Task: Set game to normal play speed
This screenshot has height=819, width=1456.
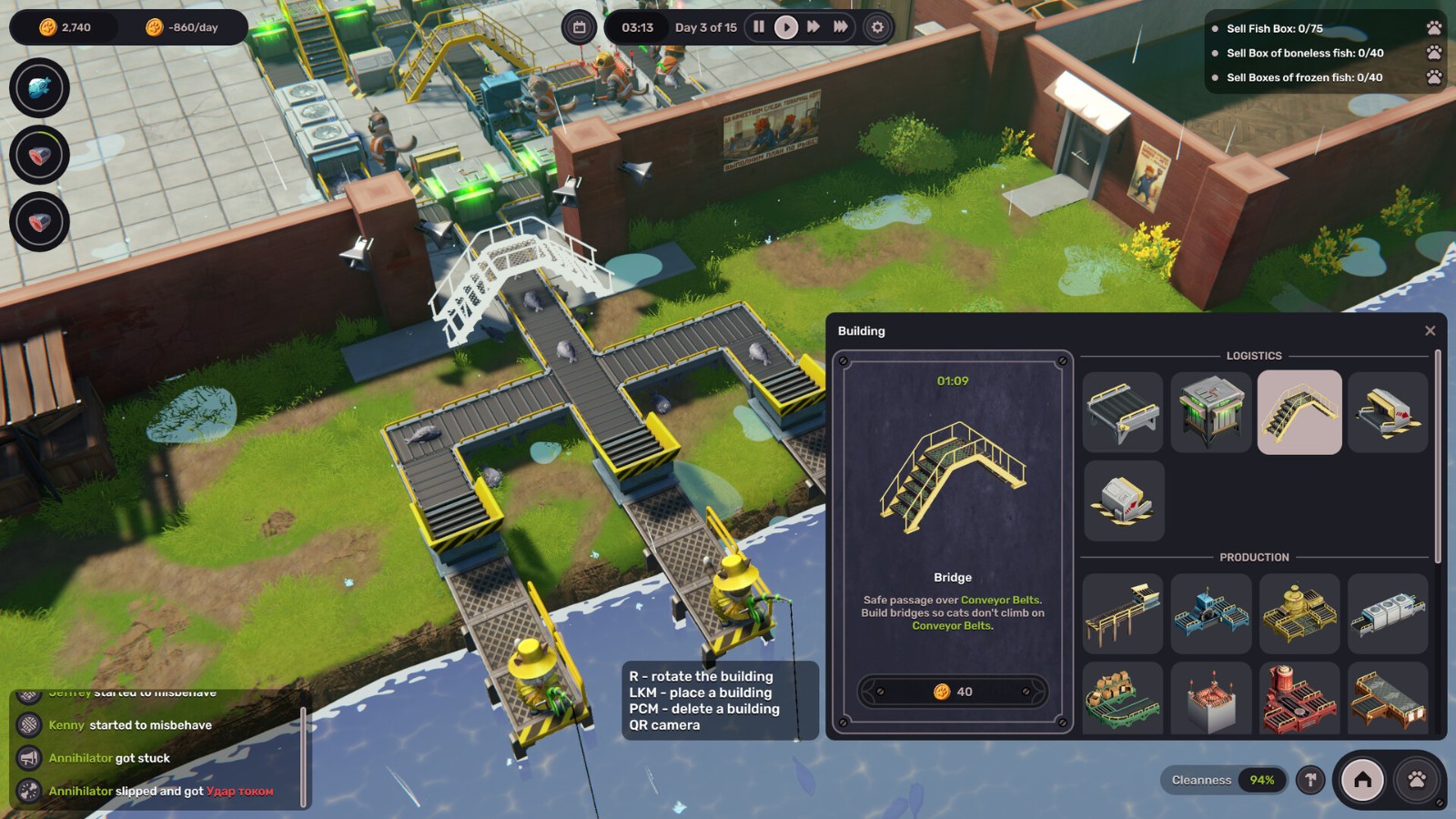Action: (785, 27)
